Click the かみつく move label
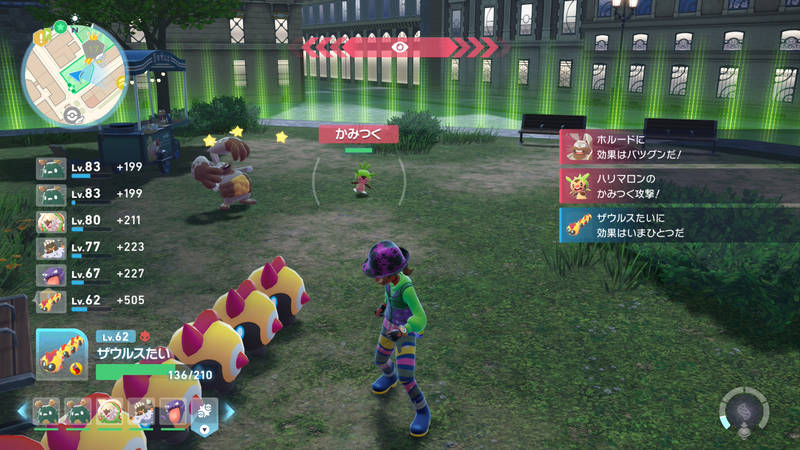Image resolution: width=800 pixels, height=450 pixels. click(358, 133)
